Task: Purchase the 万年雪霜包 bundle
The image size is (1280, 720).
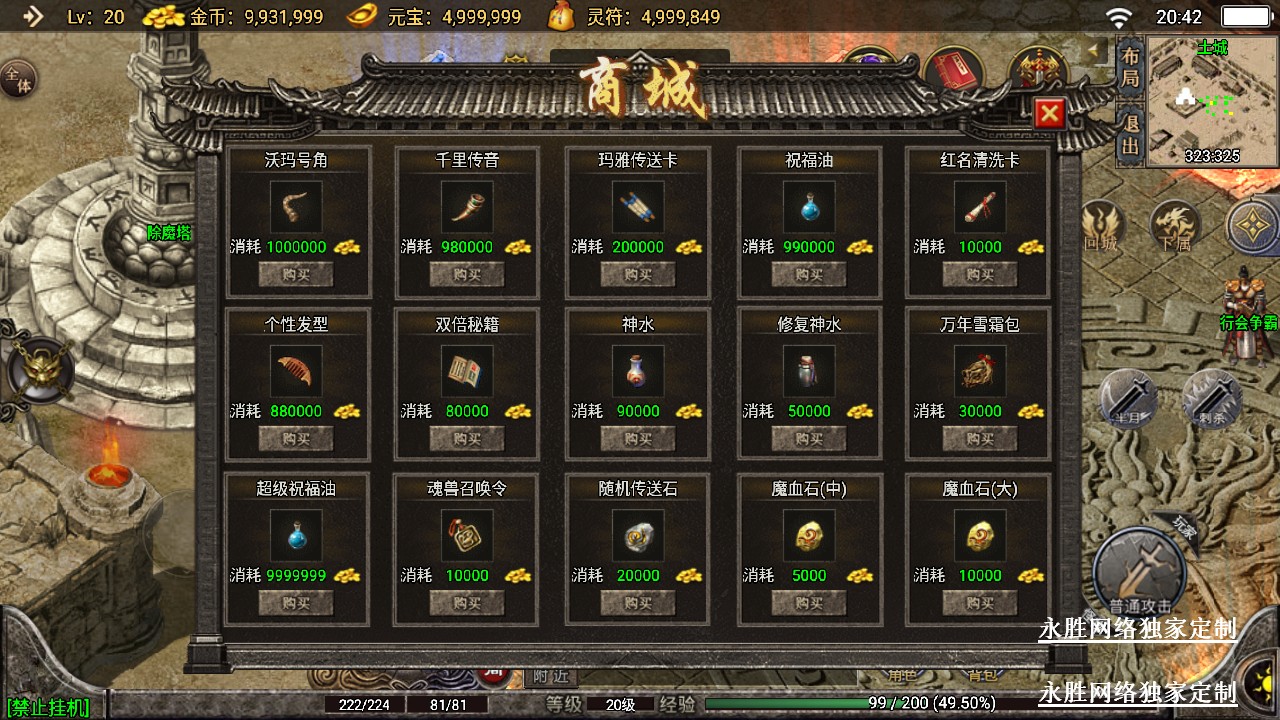Action: coord(980,438)
